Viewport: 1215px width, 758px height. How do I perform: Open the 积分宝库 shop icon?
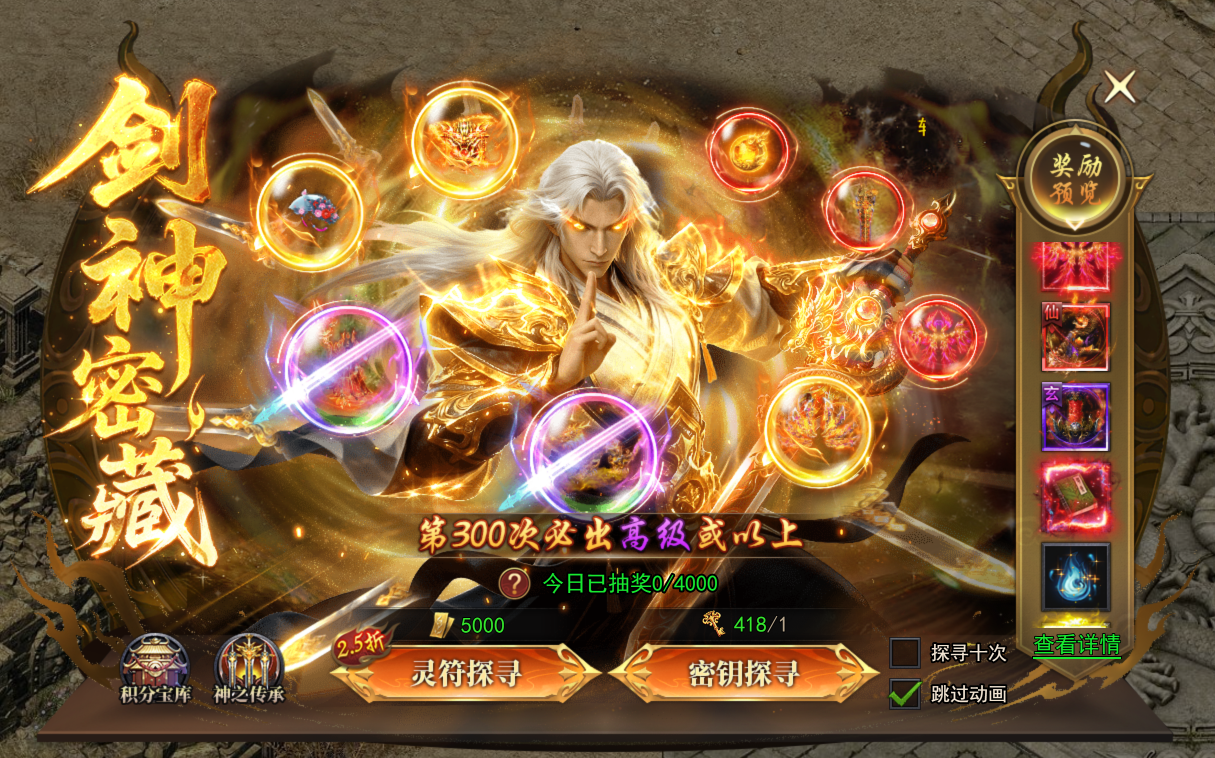tap(154, 667)
